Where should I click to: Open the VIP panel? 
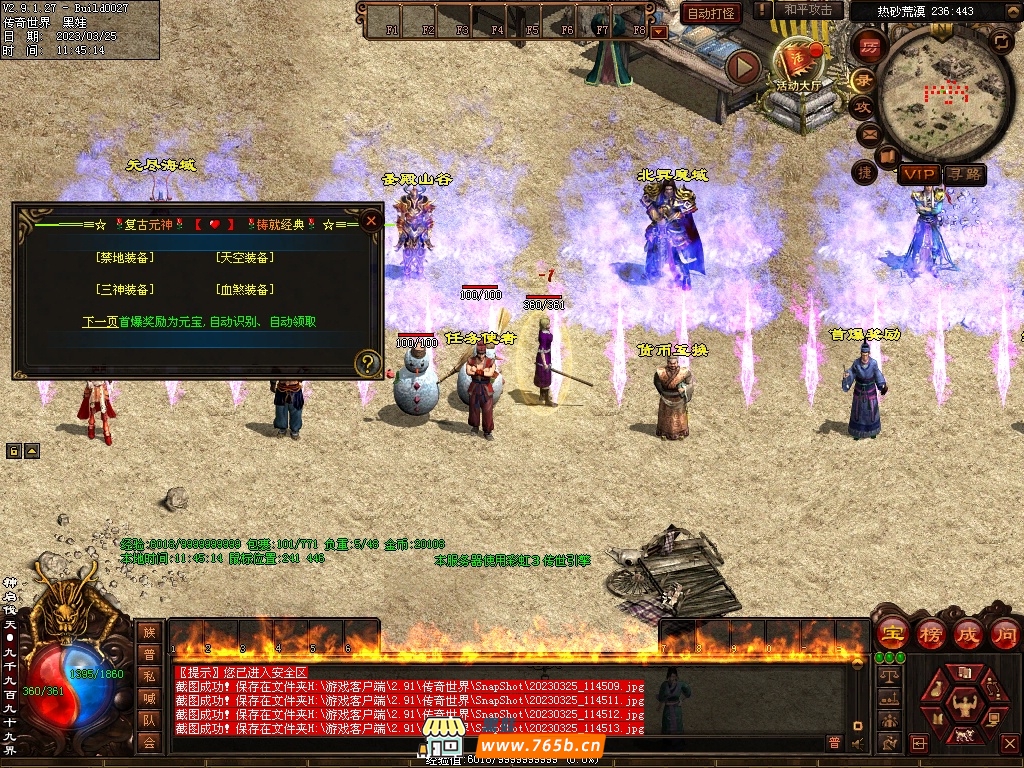pyautogui.click(x=918, y=175)
